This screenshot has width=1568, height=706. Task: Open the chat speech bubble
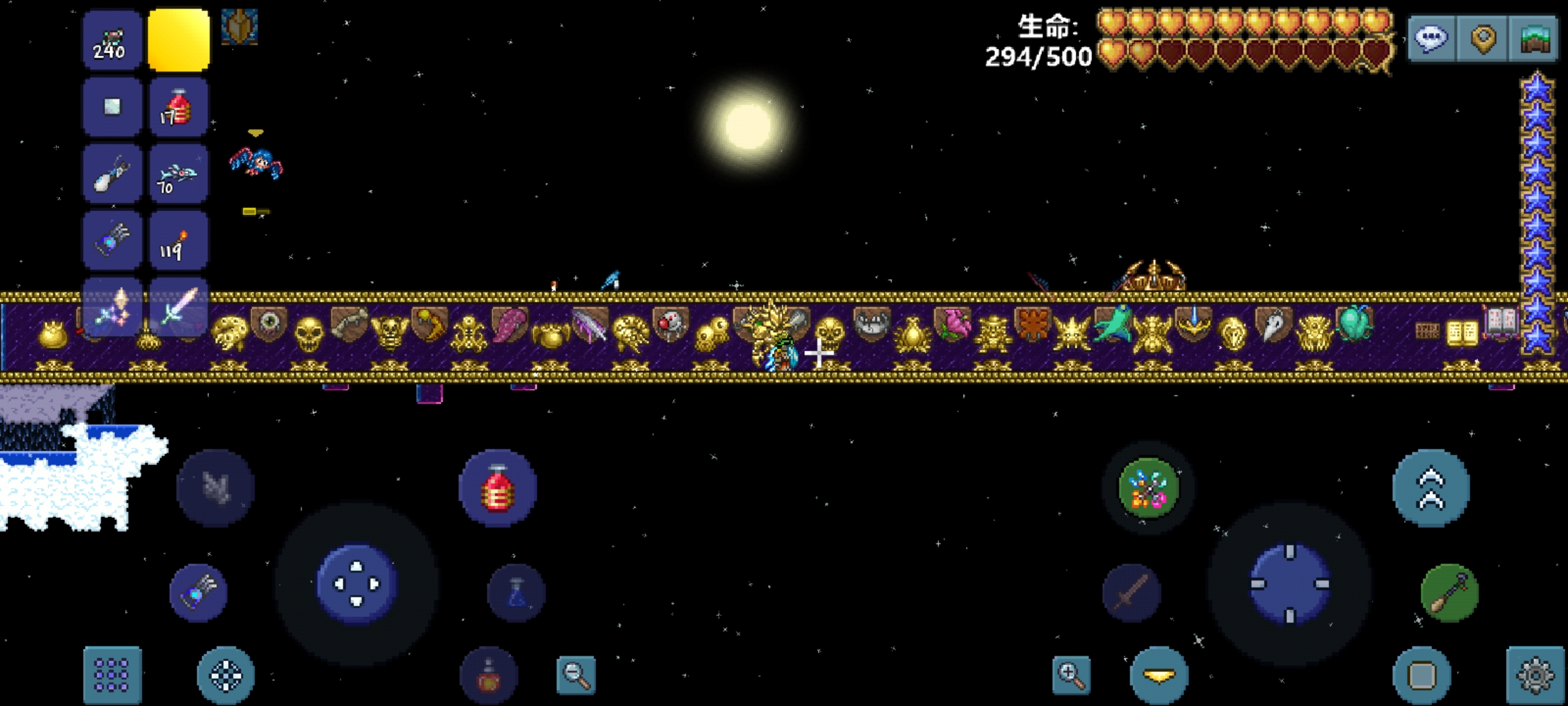1431,39
